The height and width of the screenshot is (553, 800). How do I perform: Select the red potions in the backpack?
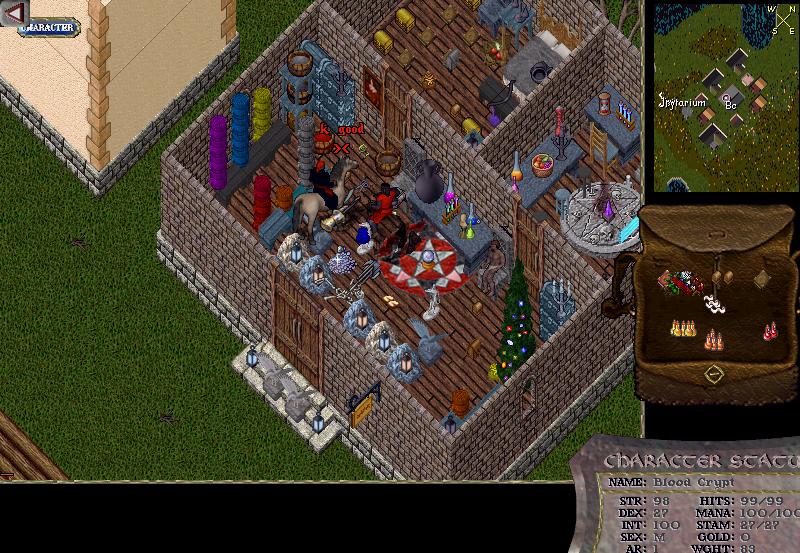(x=769, y=330)
